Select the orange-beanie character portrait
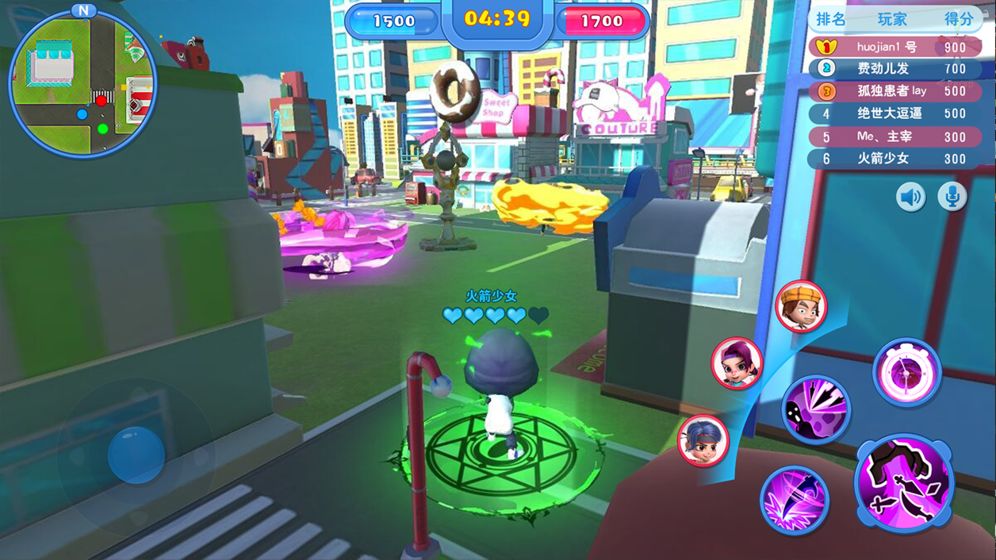This screenshot has width=996, height=560. (x=800, y=305)
